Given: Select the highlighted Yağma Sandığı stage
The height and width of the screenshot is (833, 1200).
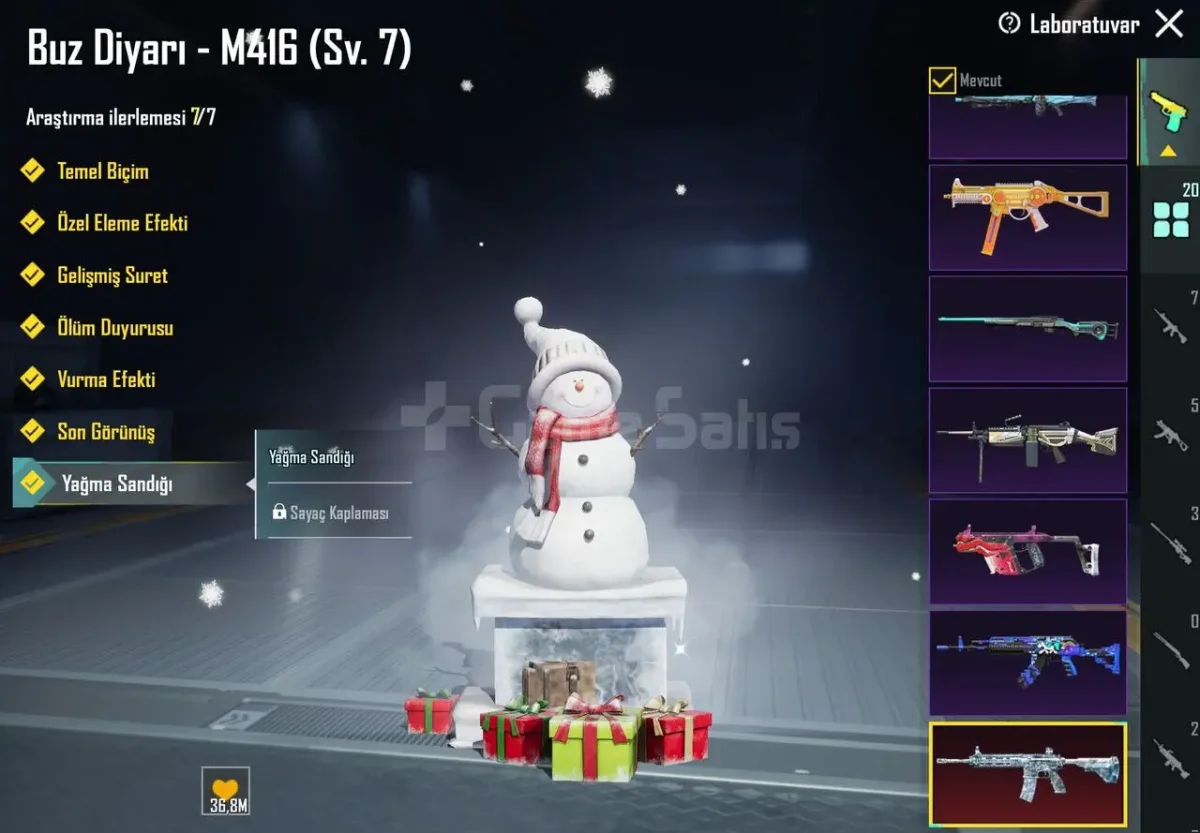Looking at the screenshot, I should (x=116, y=484).
